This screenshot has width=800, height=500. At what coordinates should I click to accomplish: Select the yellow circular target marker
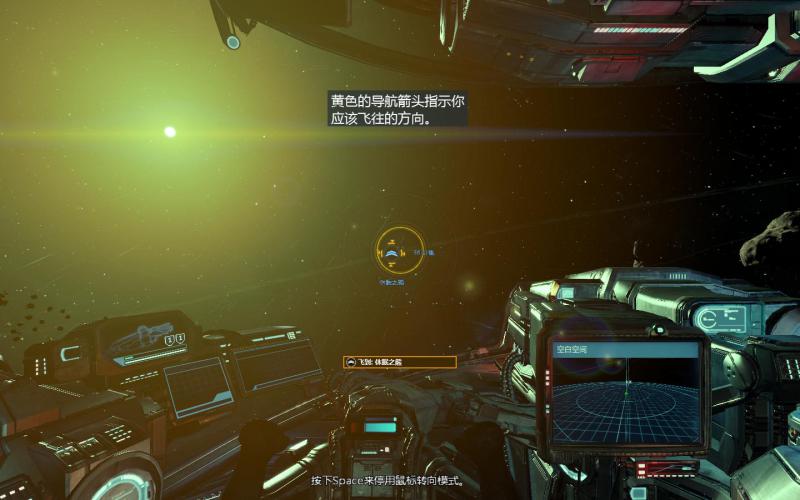click(x=400, y=251)
